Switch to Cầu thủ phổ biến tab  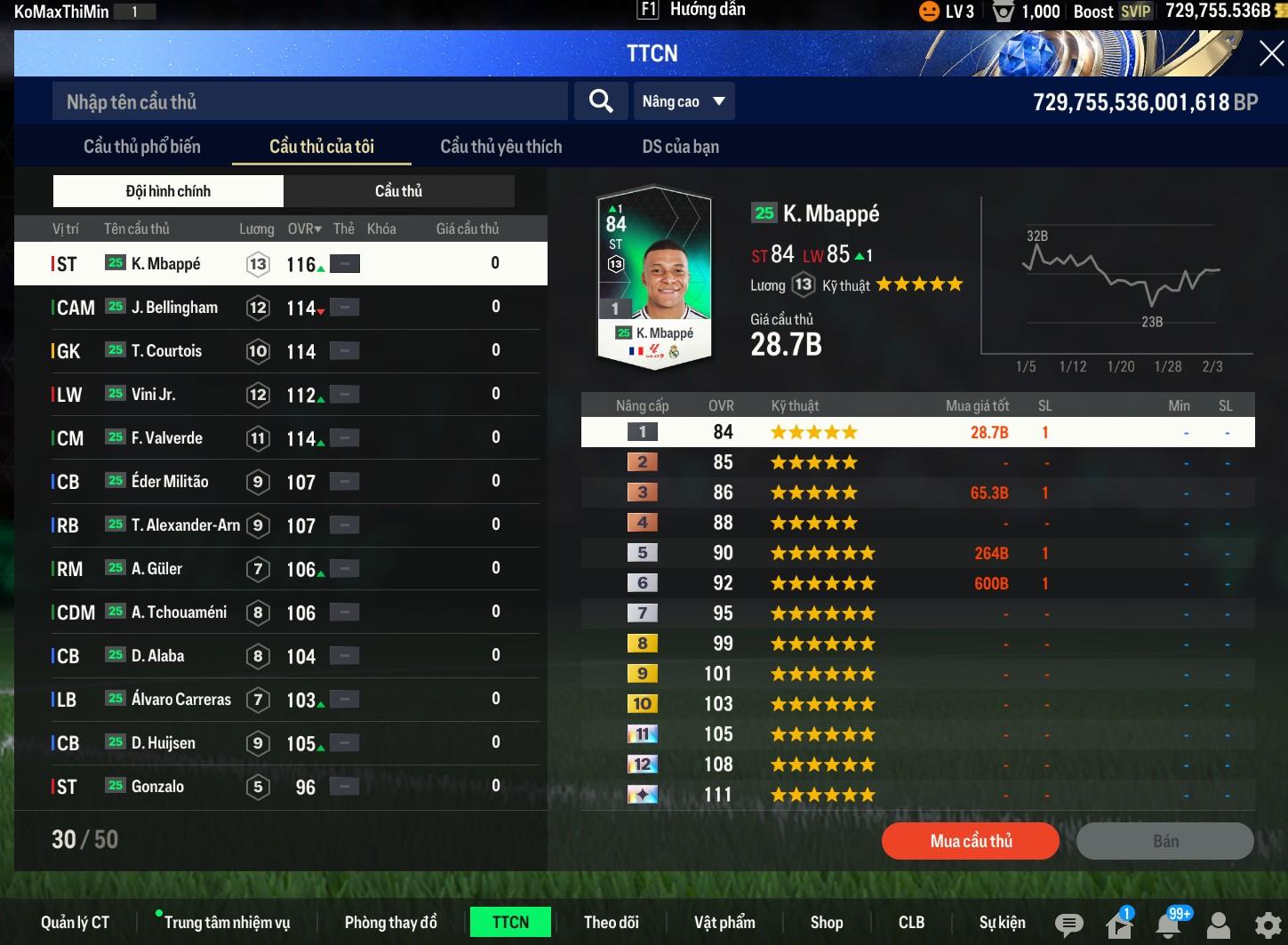pyautogui.click(x=142, y=147)
